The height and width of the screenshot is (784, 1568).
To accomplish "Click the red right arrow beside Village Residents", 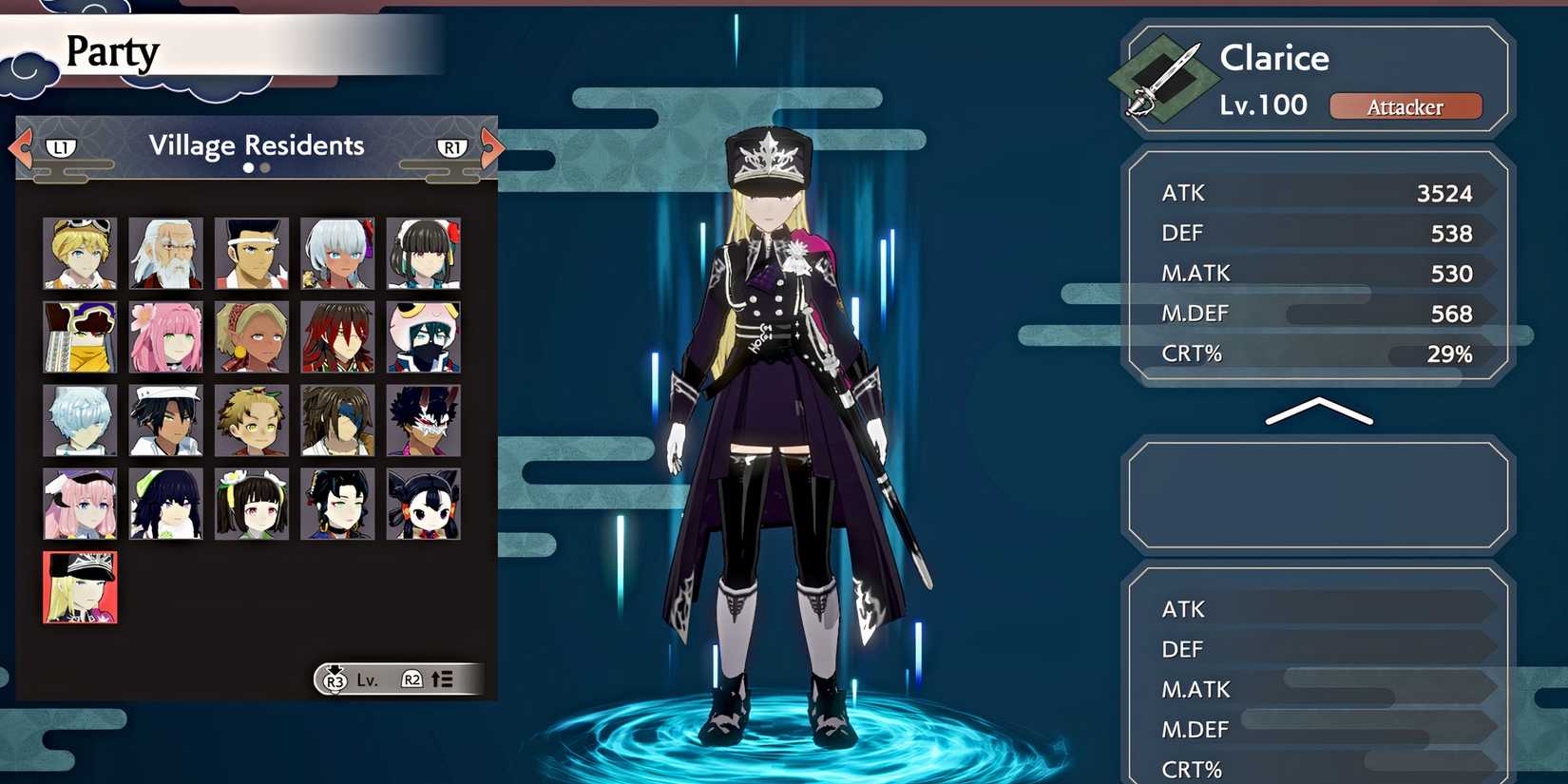I will (490, 149).
